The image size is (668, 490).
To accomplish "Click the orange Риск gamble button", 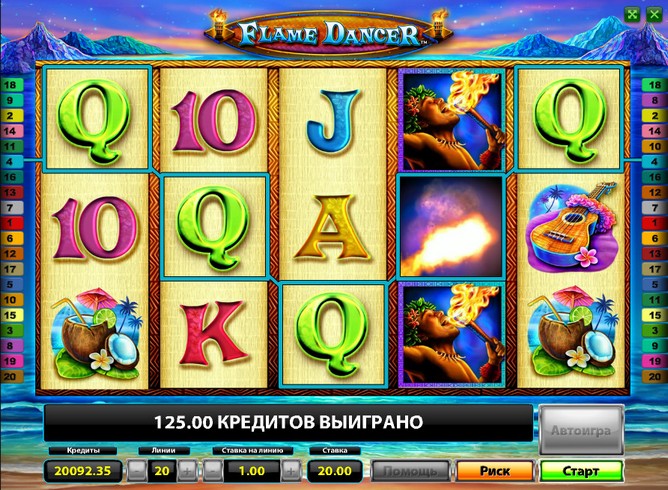I will [x=494, y=470].
